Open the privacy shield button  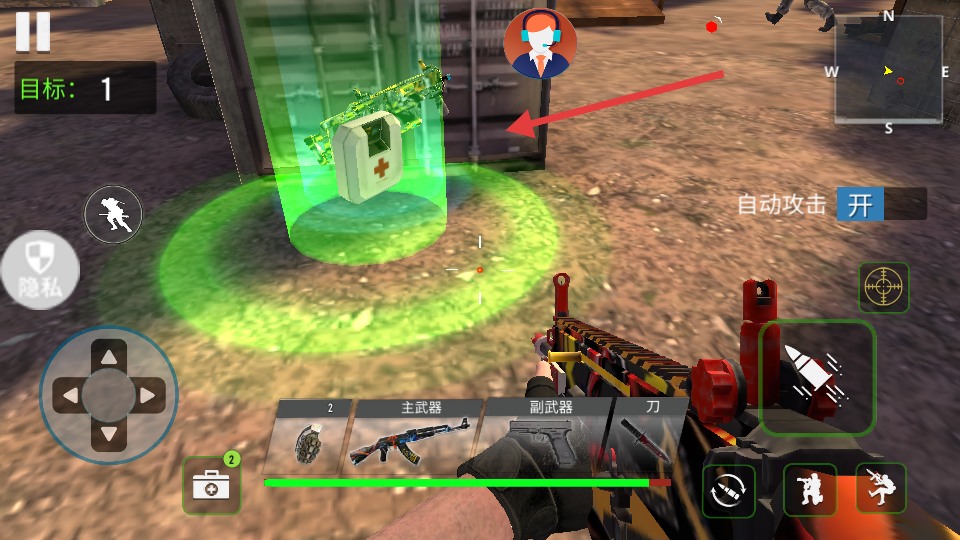point(38,270)
